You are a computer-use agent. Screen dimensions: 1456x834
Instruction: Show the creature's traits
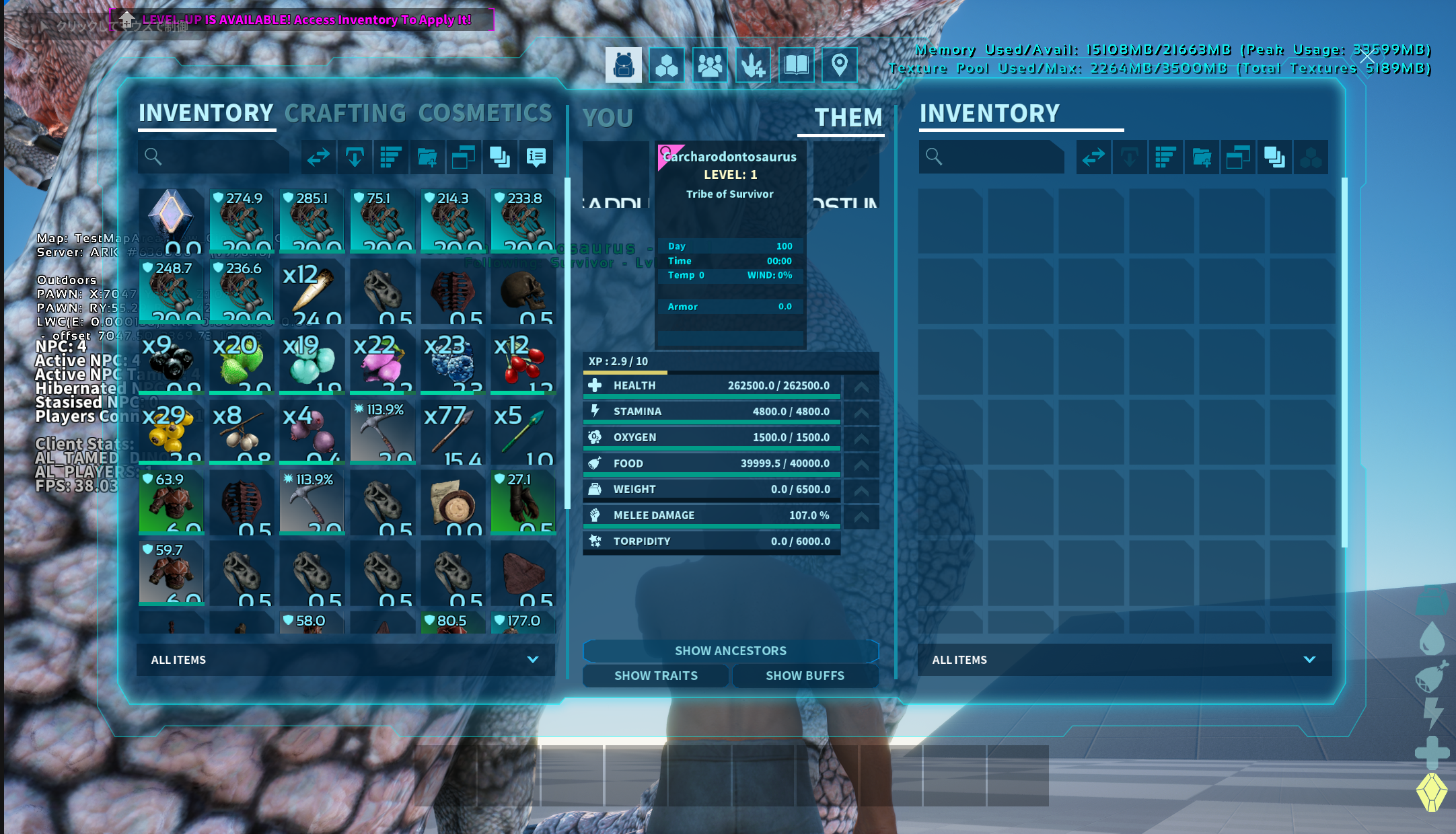[655, 676]
